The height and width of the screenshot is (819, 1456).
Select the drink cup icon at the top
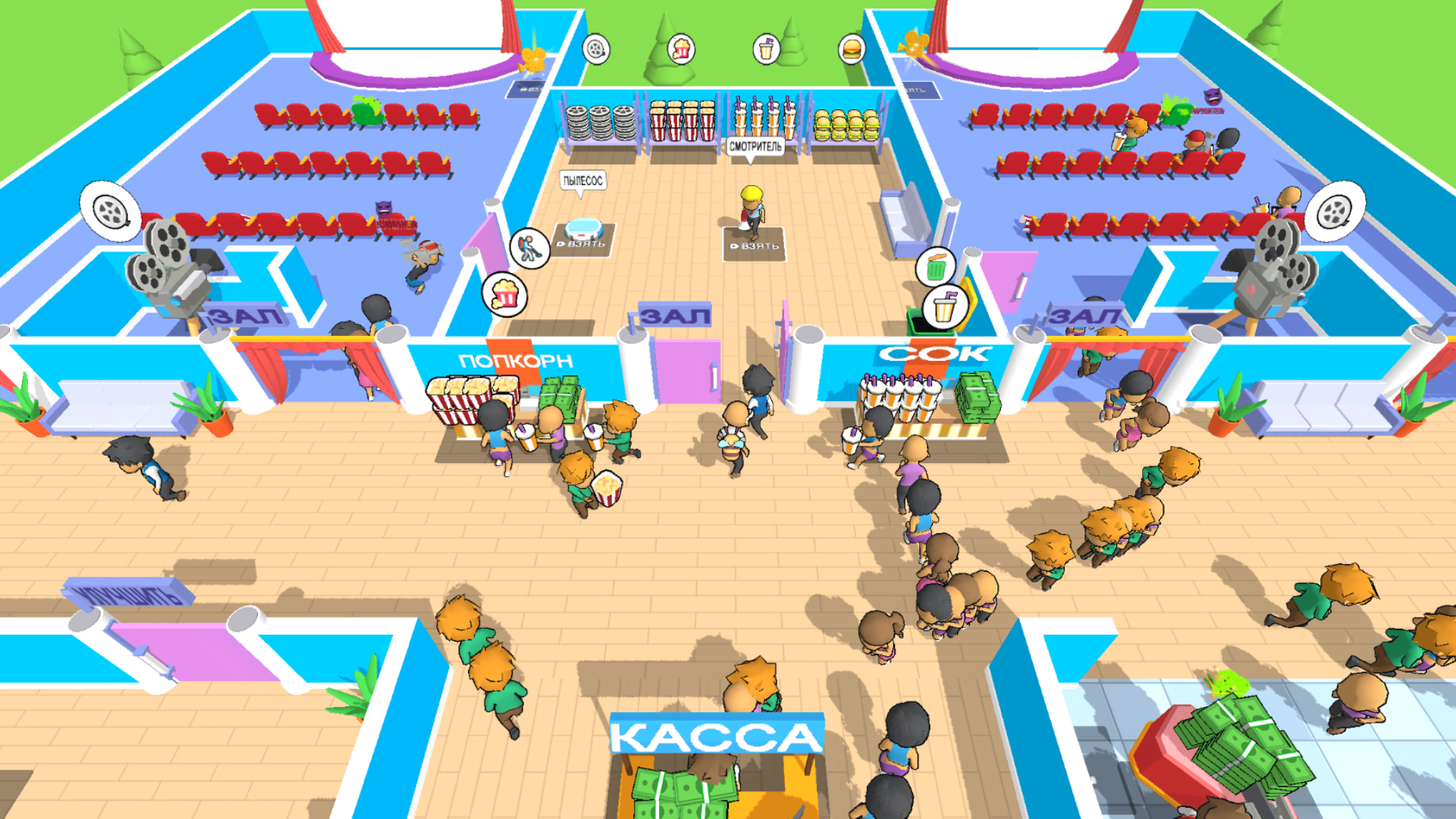click(767, 49)
